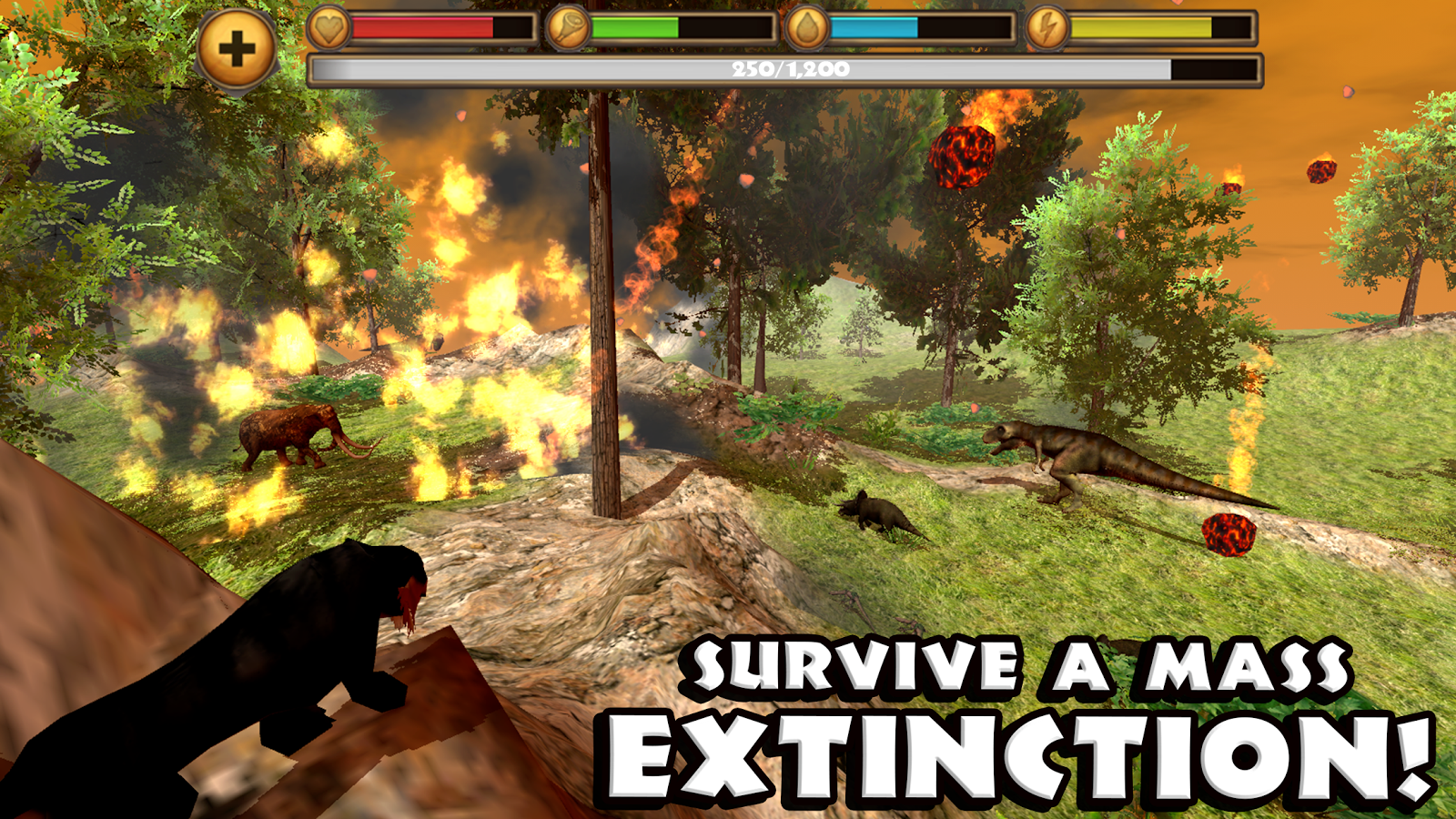Tap the lightning bolt energy icon
This screenshot has height=819, width=1456.
point(1046,26)
